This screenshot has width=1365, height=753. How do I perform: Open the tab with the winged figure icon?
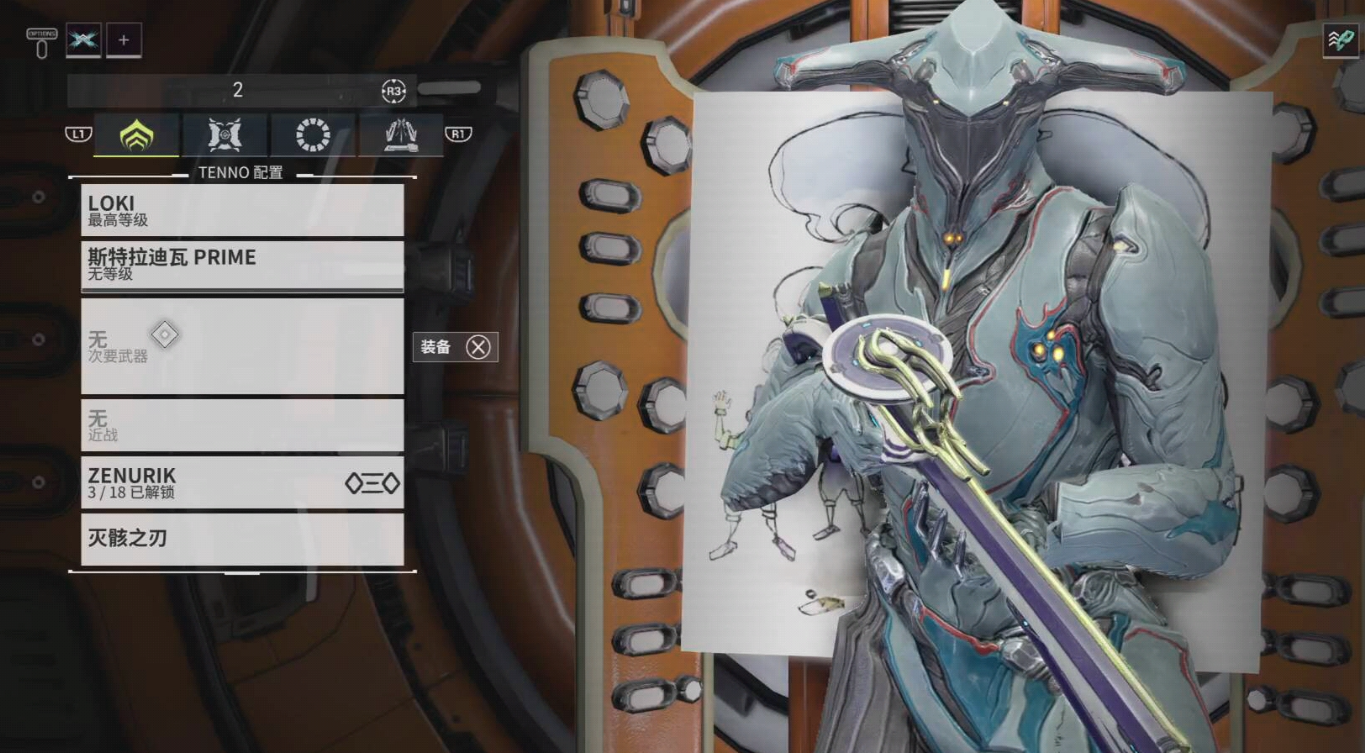coord(401,135)
